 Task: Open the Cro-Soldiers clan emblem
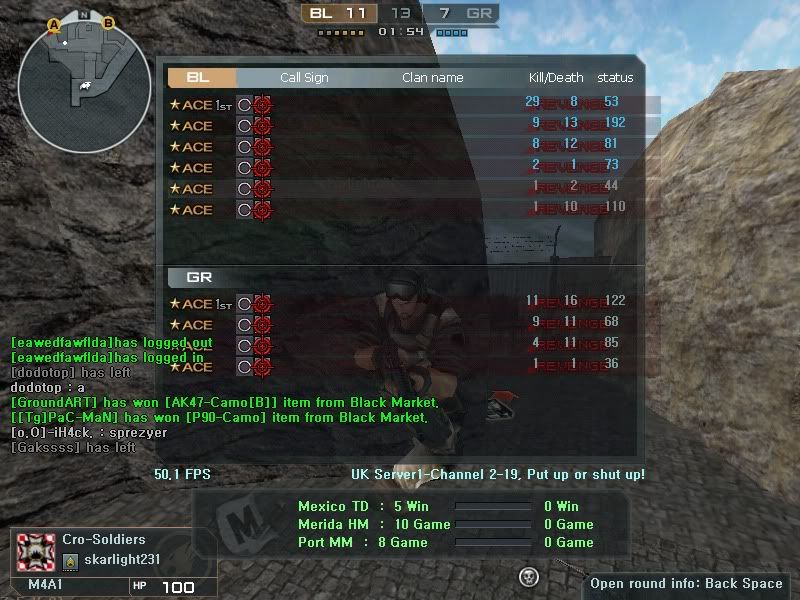click(x=36, y=551)
